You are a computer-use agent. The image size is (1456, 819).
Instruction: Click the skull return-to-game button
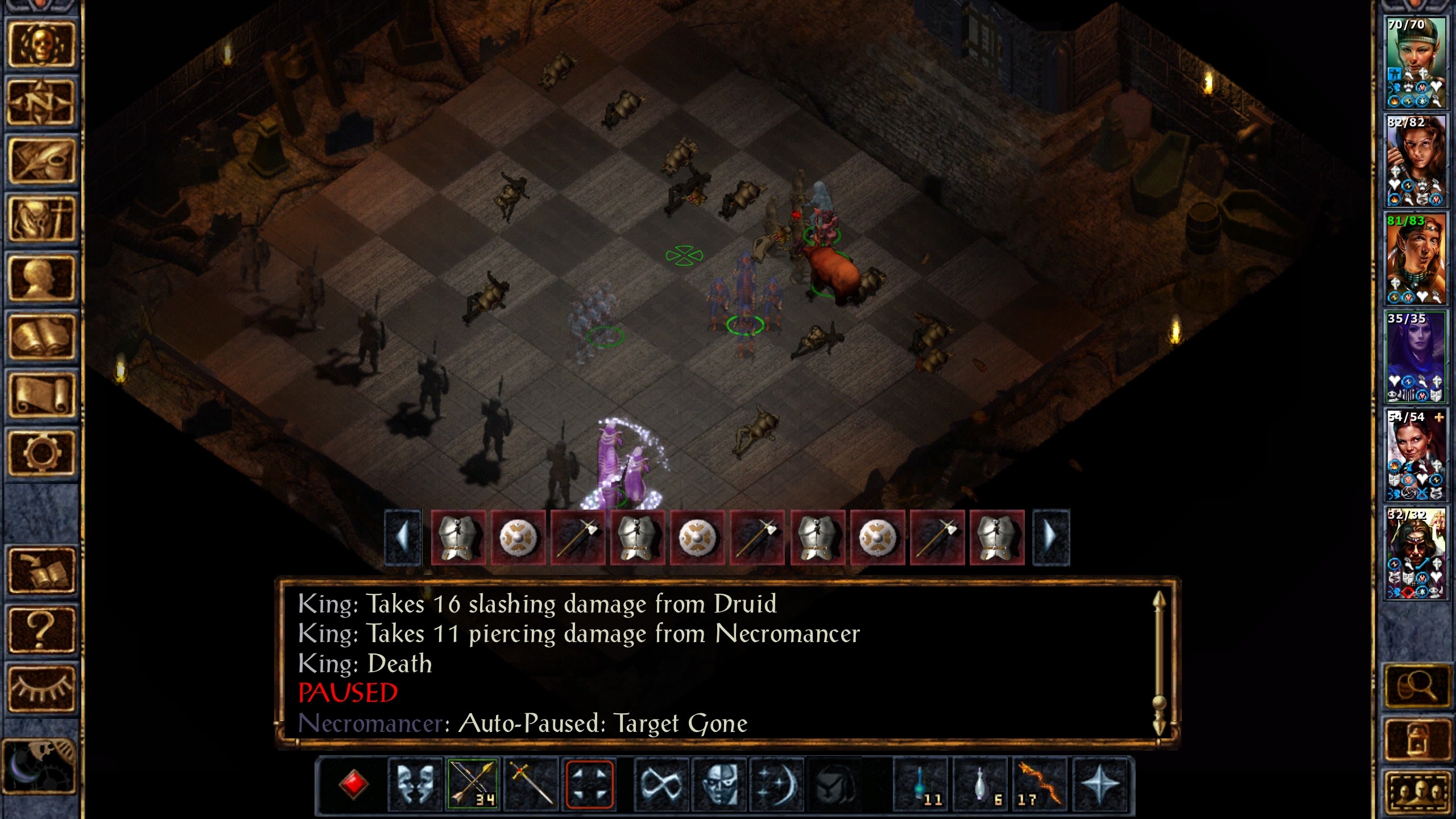tap(41, 44)
